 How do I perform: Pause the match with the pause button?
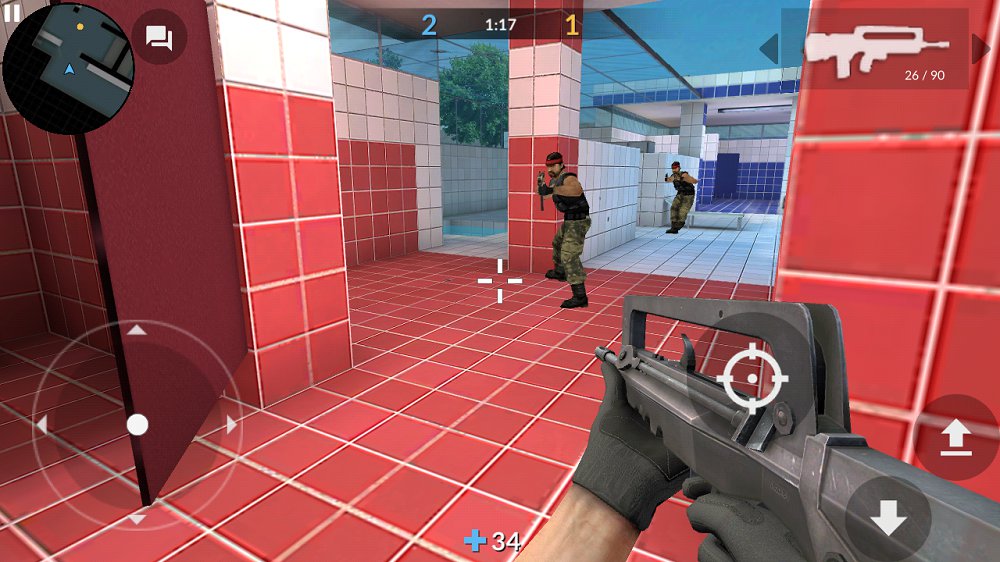[x=12, y=11]
